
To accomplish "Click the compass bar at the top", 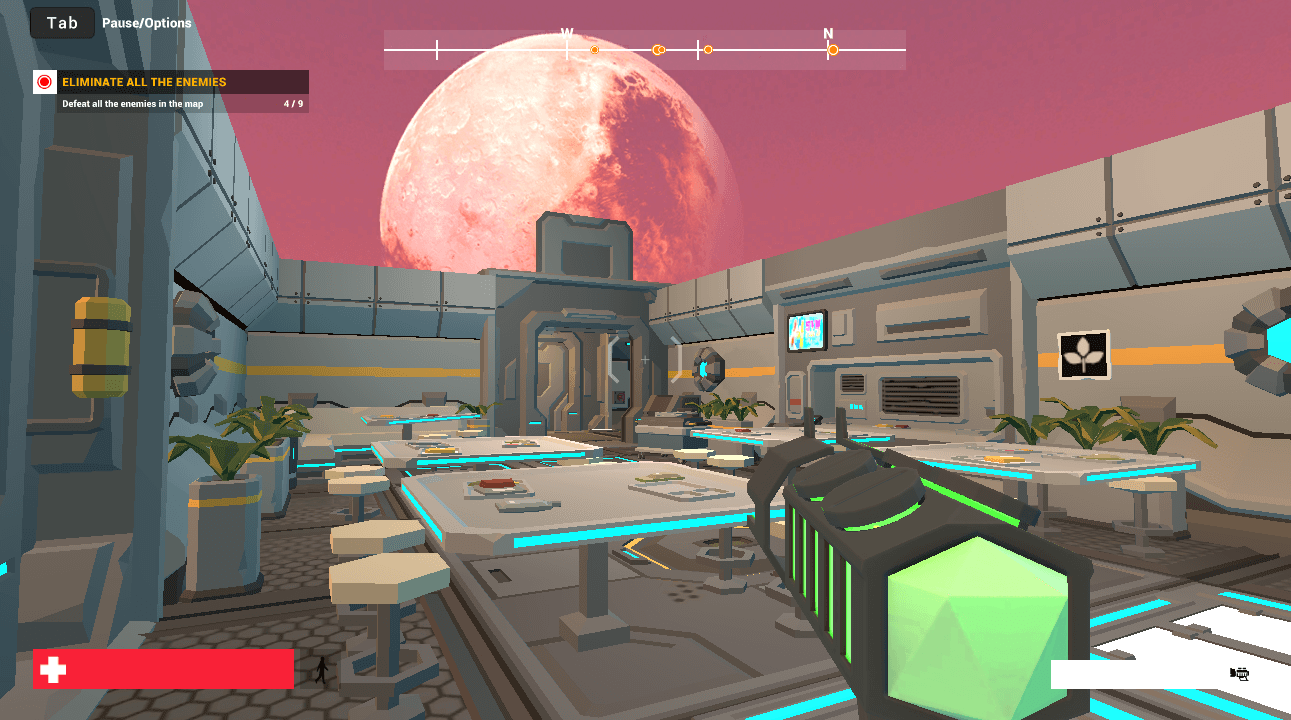I will pos(644,49).
